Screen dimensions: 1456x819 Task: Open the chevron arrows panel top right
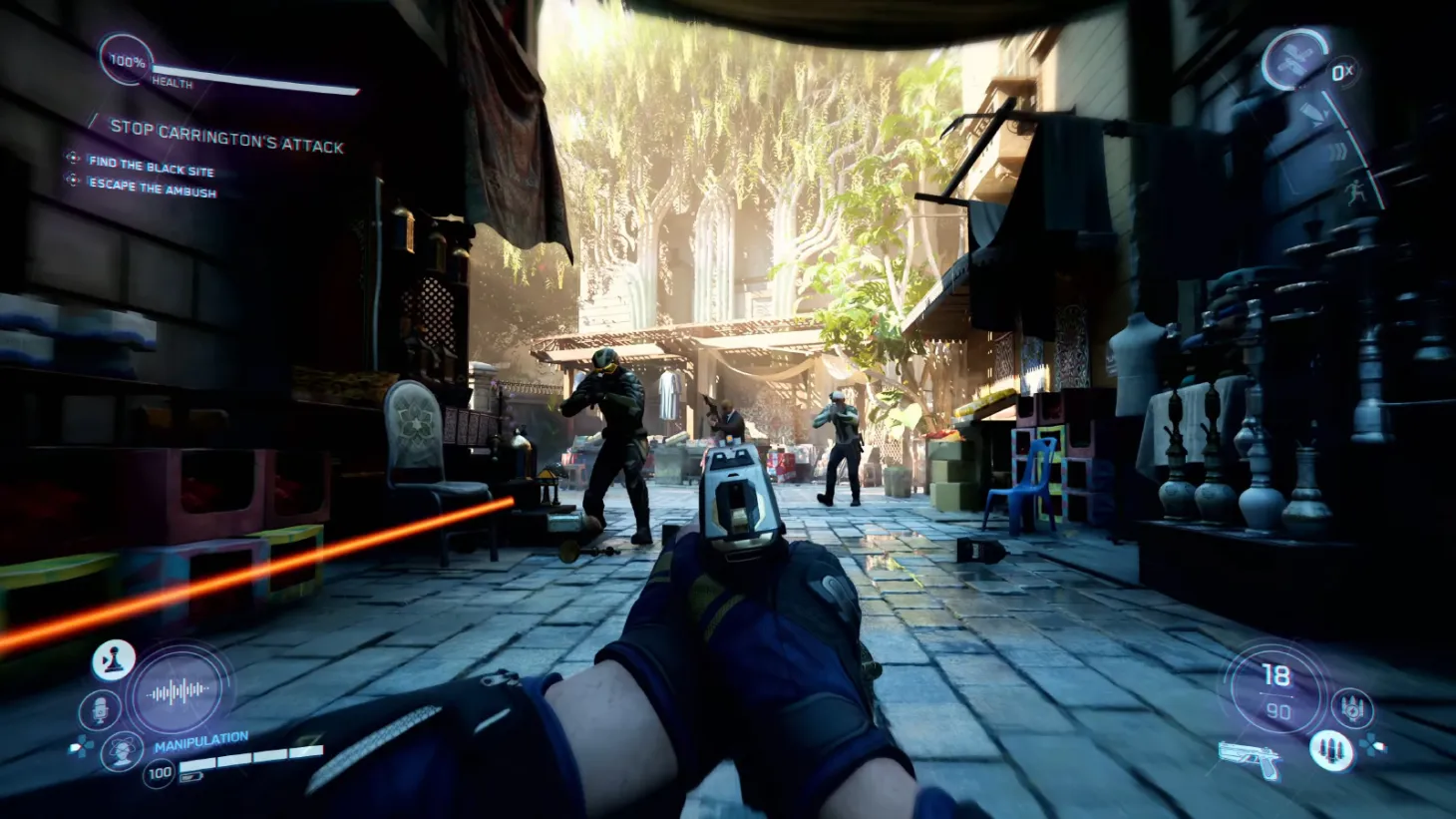click(1336, 150)
